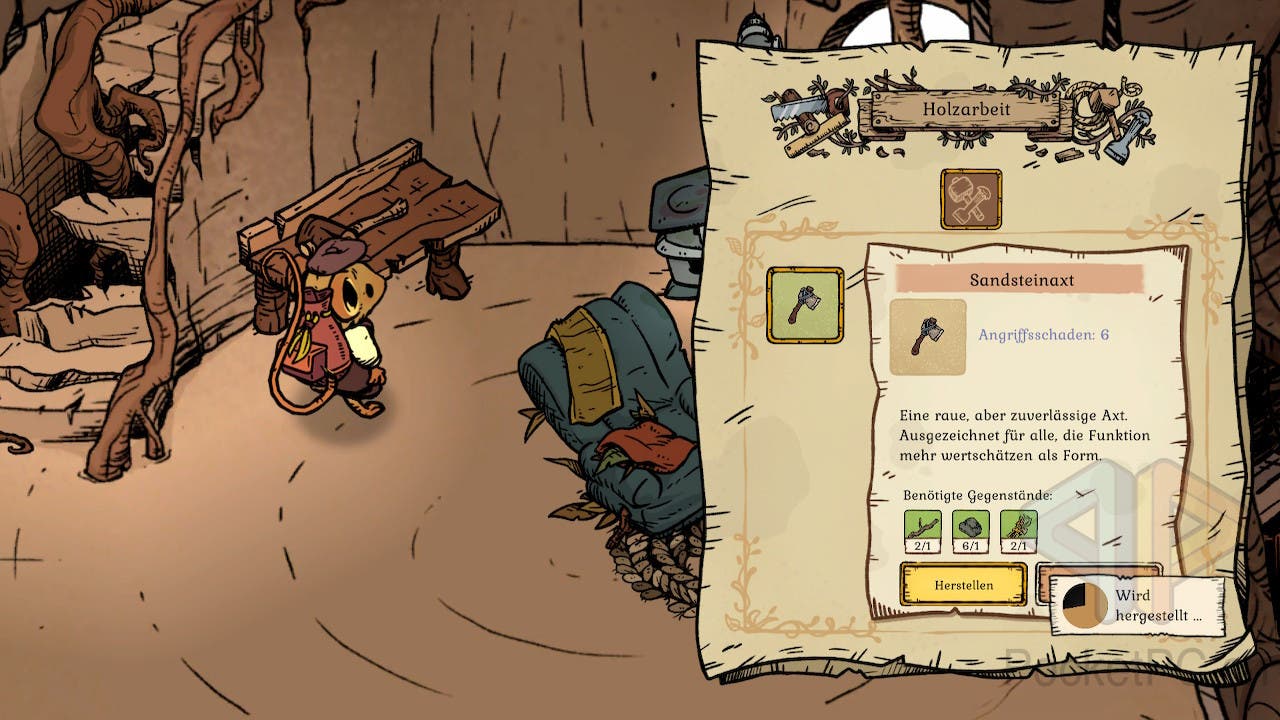Click the Sandsteinaxt preview image
1280x720 pixels.
tap(928, 337)
